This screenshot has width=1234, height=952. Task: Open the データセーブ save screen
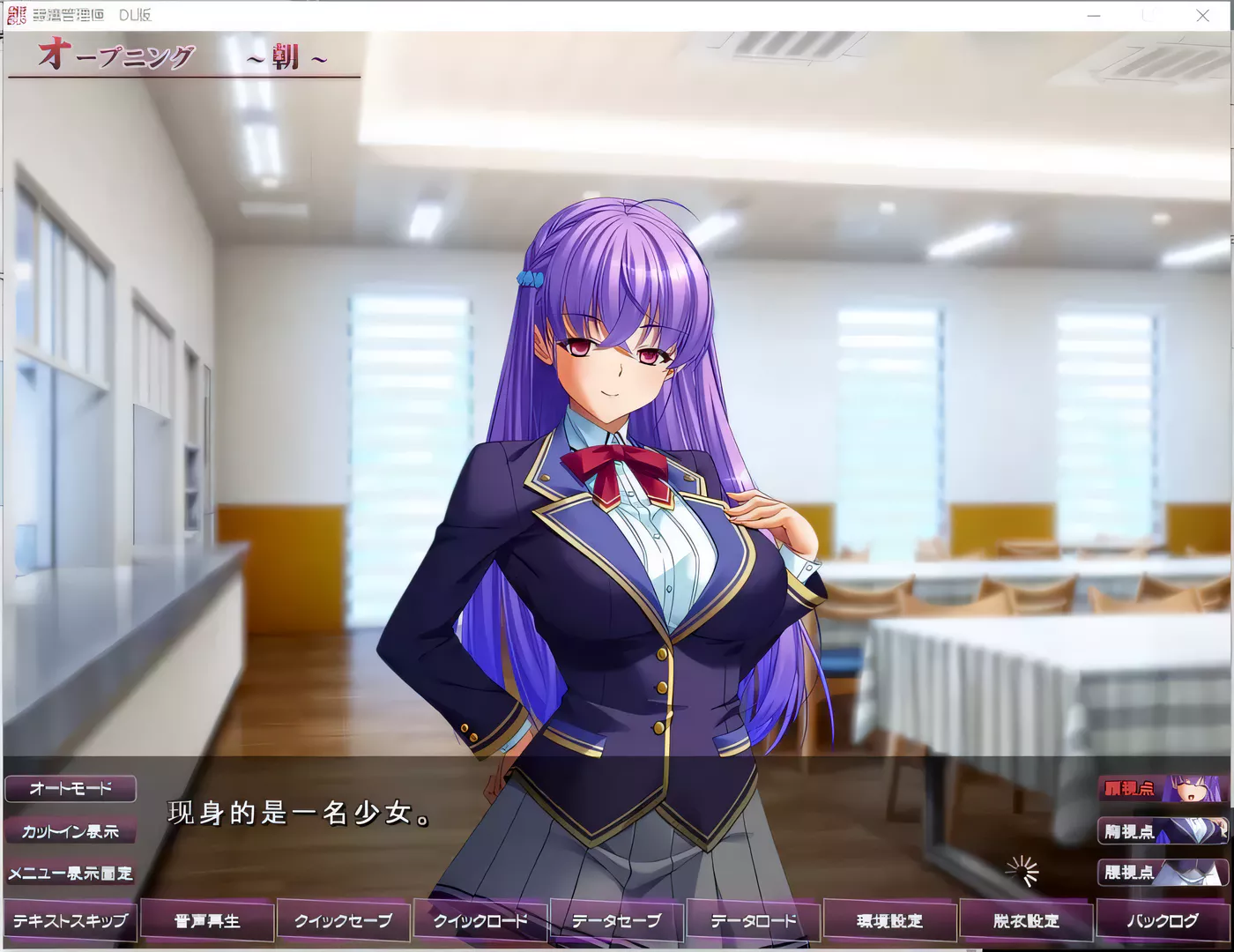tap(616, 919)
